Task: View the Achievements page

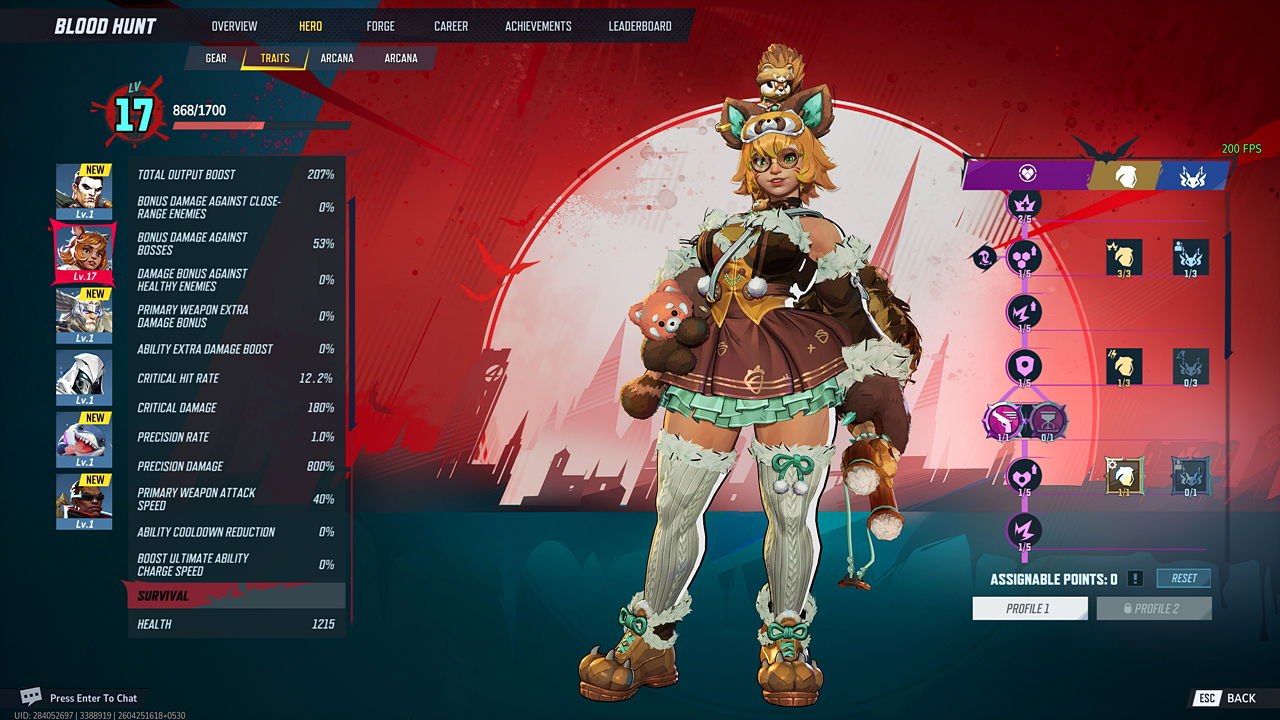Action: pos(538,26)
